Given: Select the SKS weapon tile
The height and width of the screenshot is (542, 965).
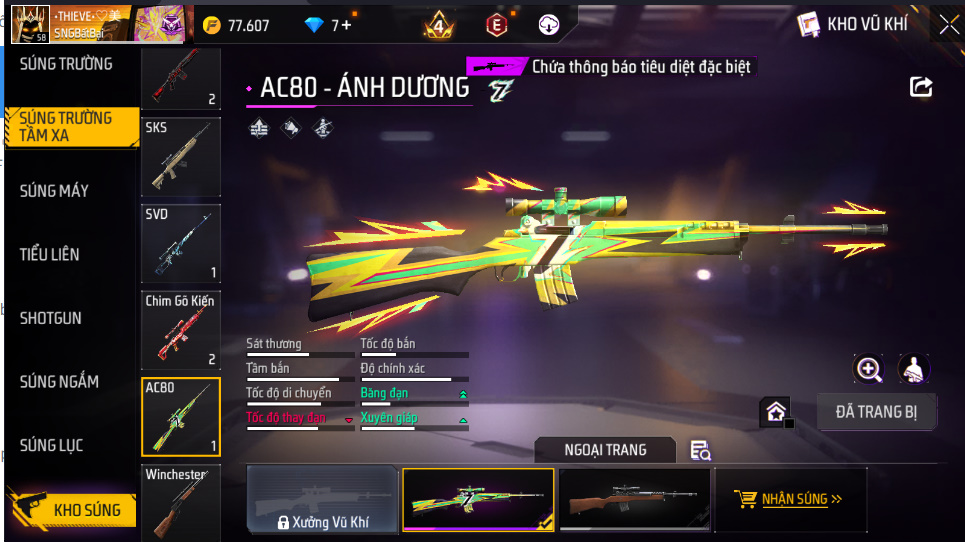Looking at the screenshot, I should tap(181, 157).
